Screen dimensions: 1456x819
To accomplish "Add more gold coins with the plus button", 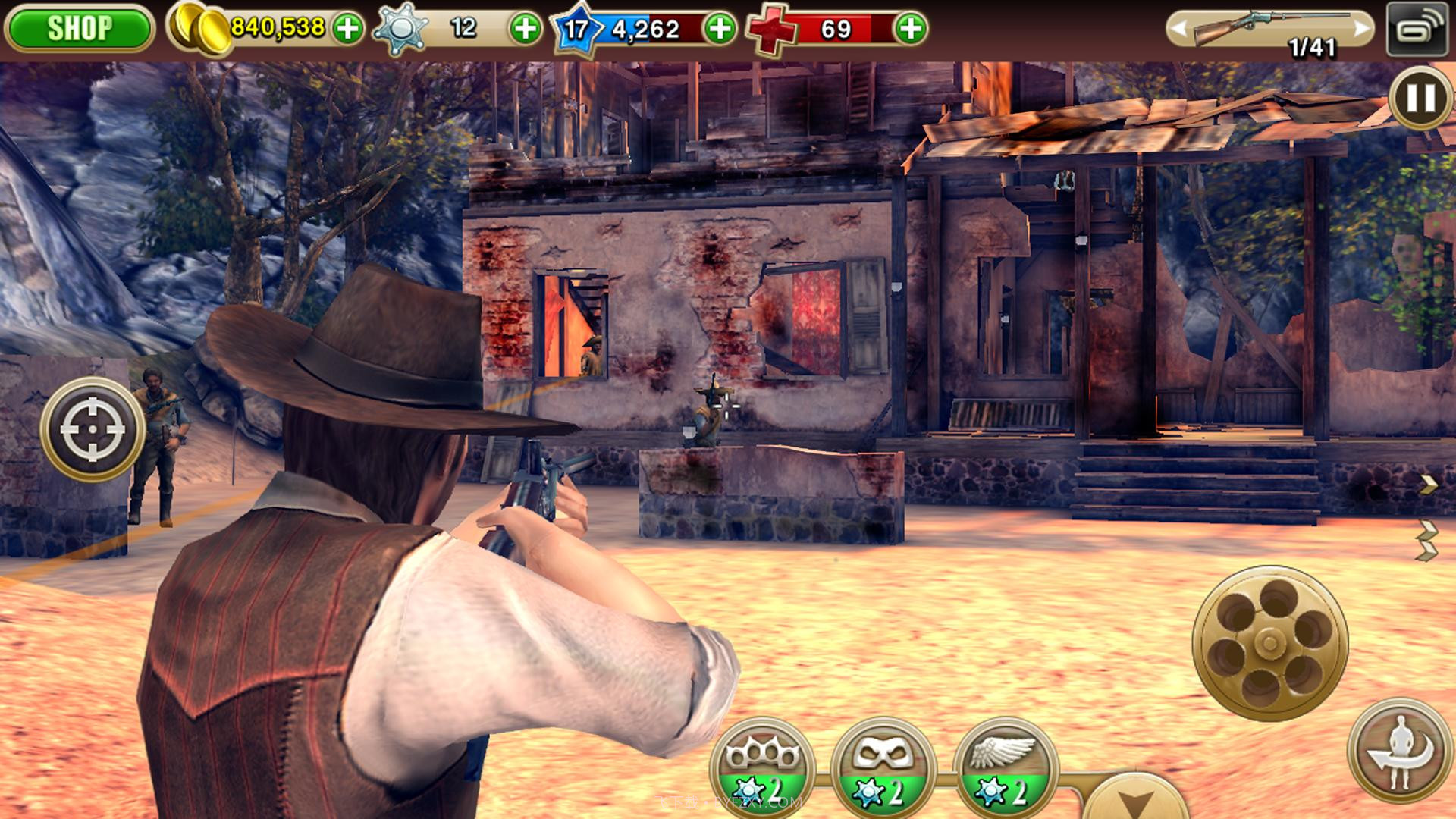I will pos(348,29).
